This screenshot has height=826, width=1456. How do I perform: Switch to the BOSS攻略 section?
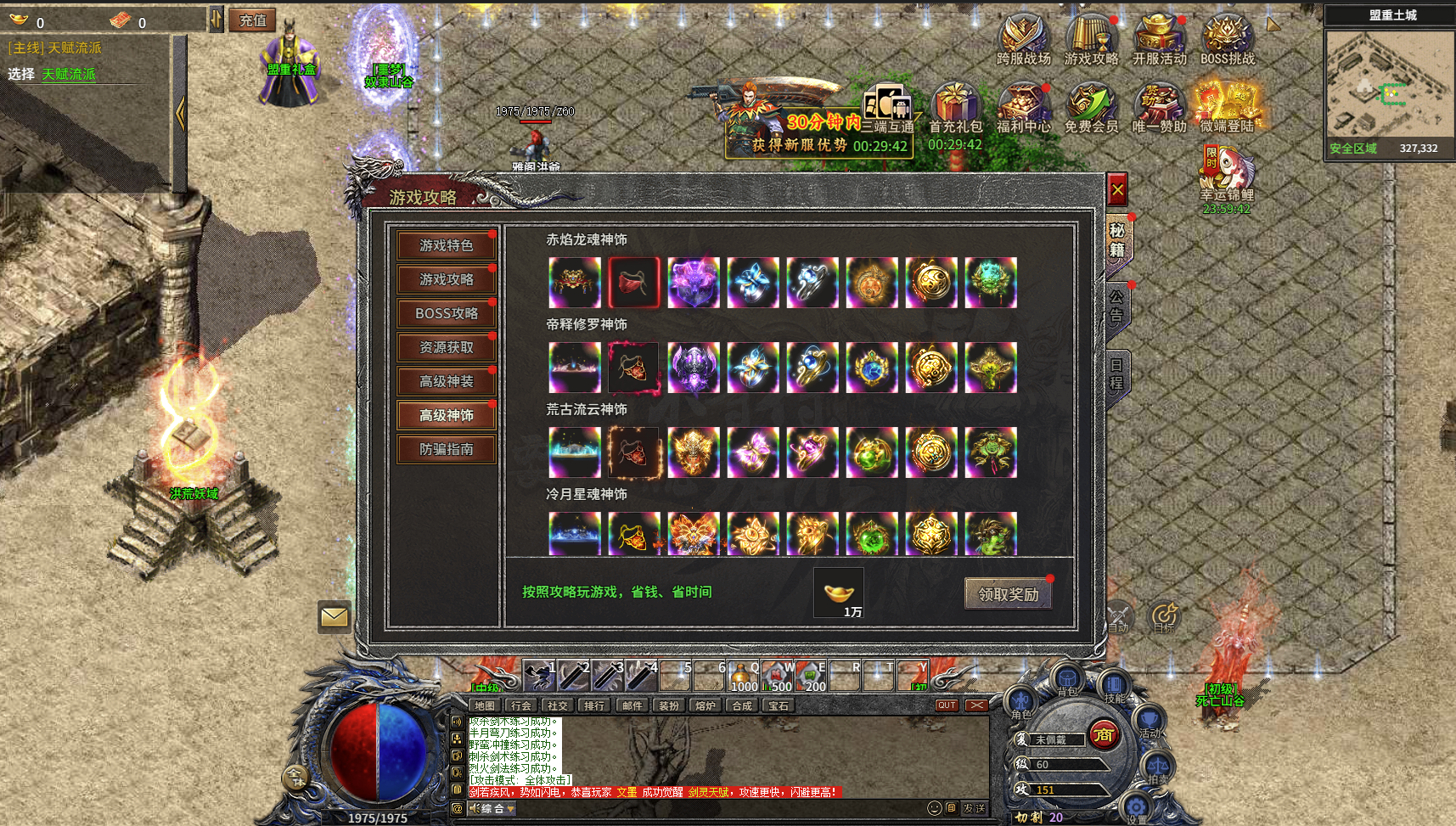tap(446, 313)
